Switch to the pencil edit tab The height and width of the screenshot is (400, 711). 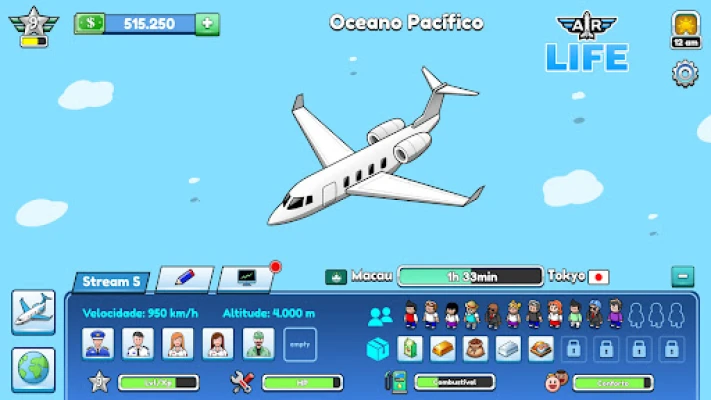pyautogui.click(x=183, y=279)
